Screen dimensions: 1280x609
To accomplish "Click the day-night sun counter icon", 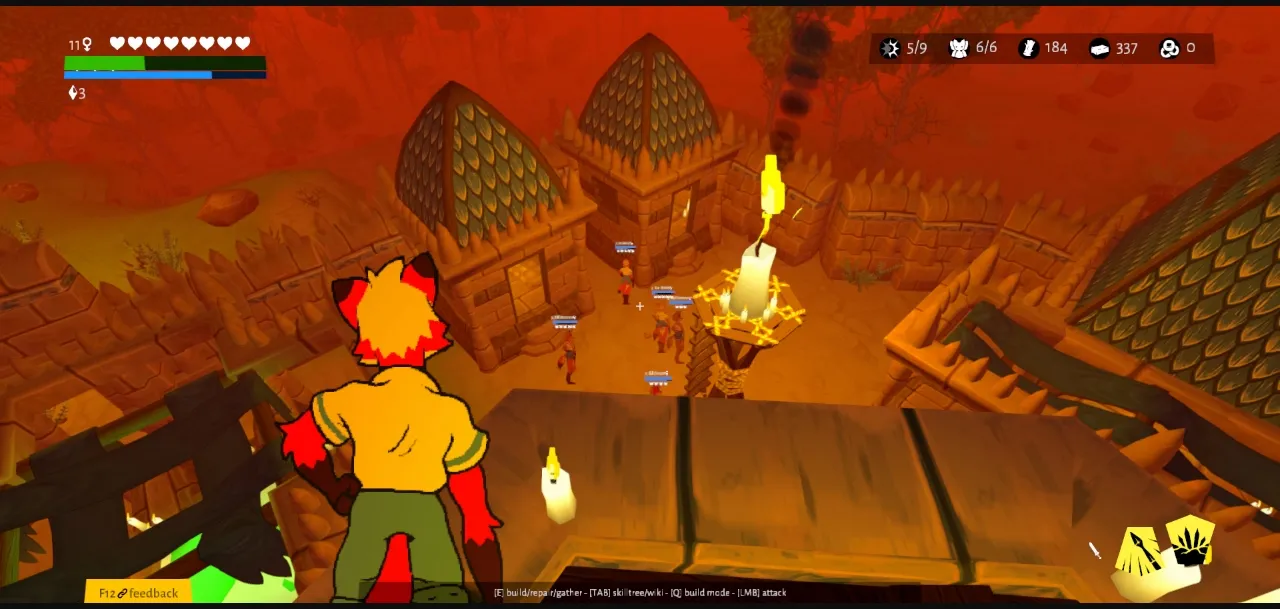I will (890, 48).
